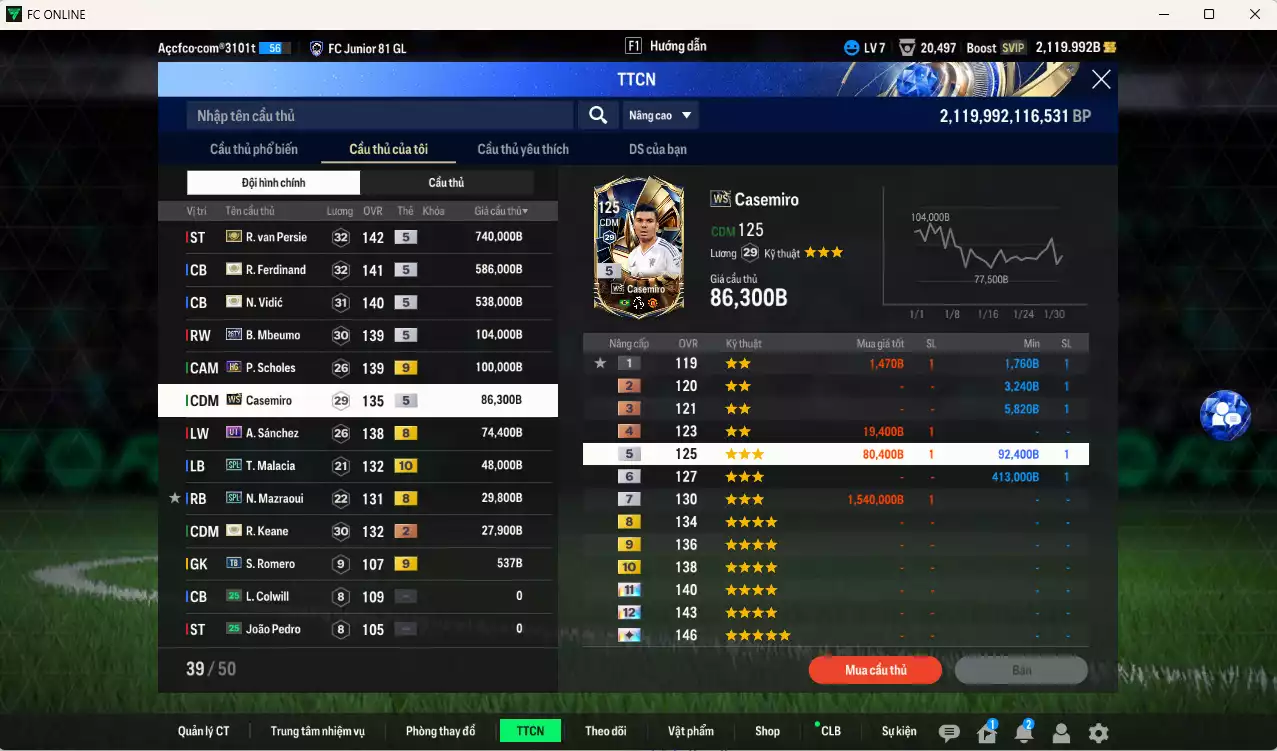The image size is (1277, 751).
Task: Sort by the Giá cầu thủ column header
Action: [x=501, y=211]
